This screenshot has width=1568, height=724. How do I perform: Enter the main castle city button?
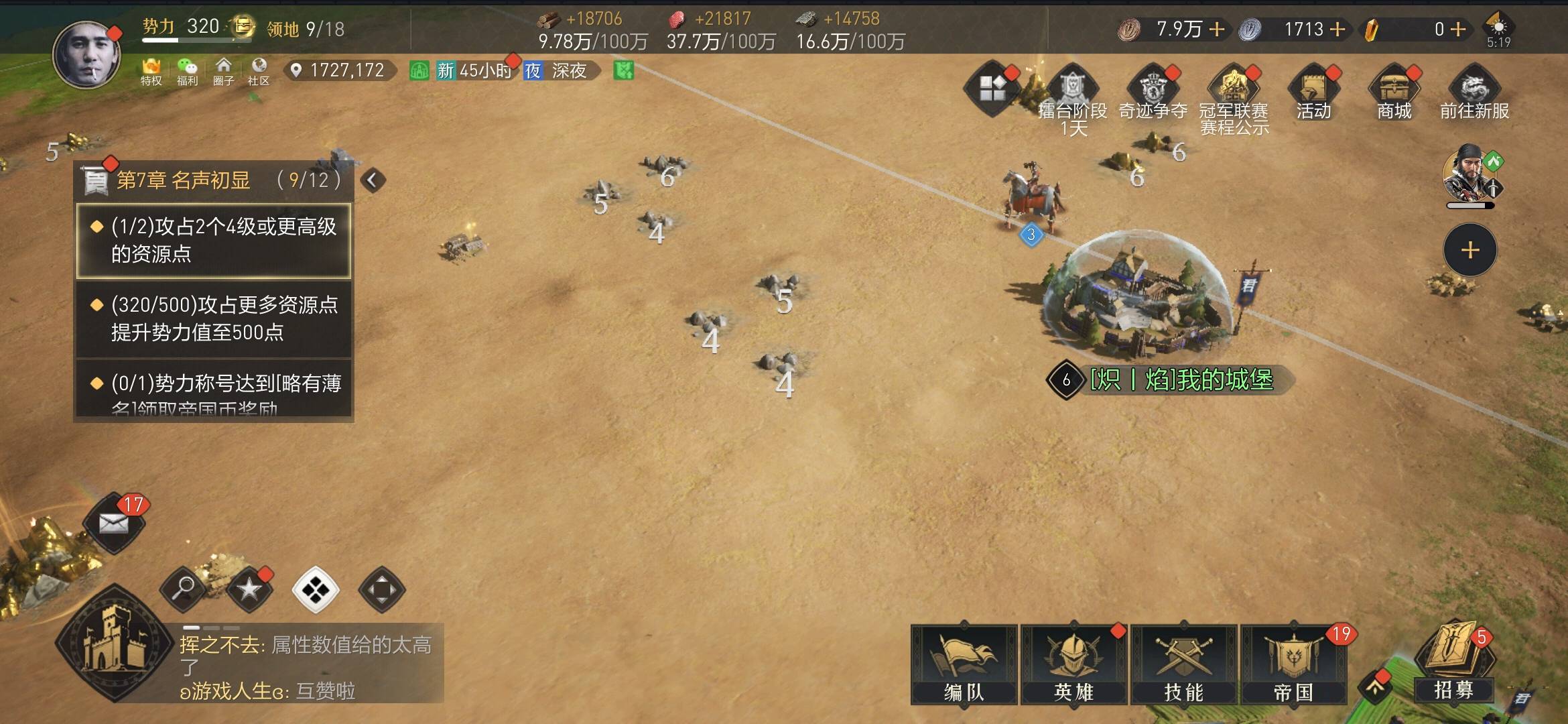[x=114, y=644]
